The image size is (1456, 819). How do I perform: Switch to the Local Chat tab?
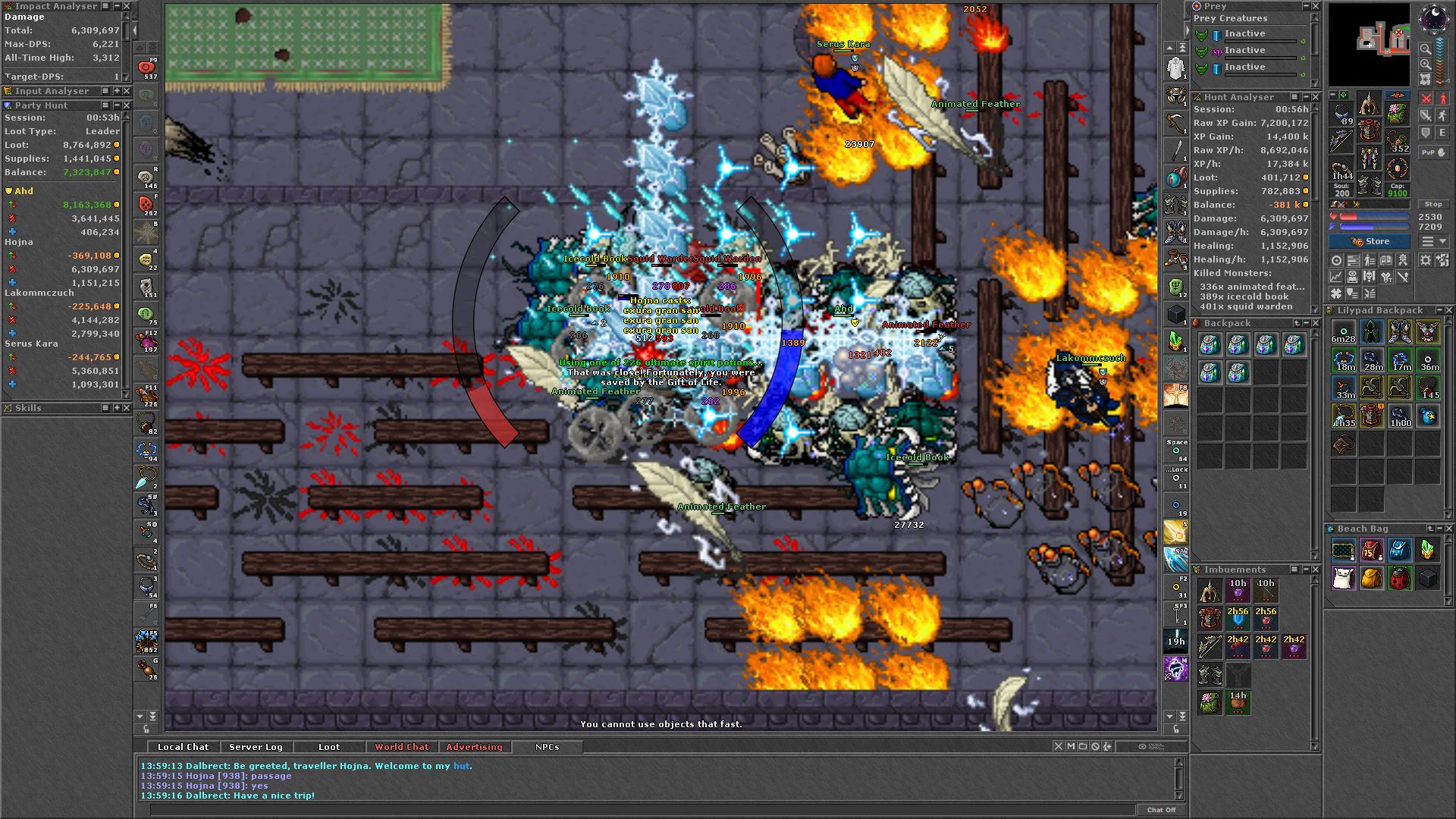tap(183, 747)
